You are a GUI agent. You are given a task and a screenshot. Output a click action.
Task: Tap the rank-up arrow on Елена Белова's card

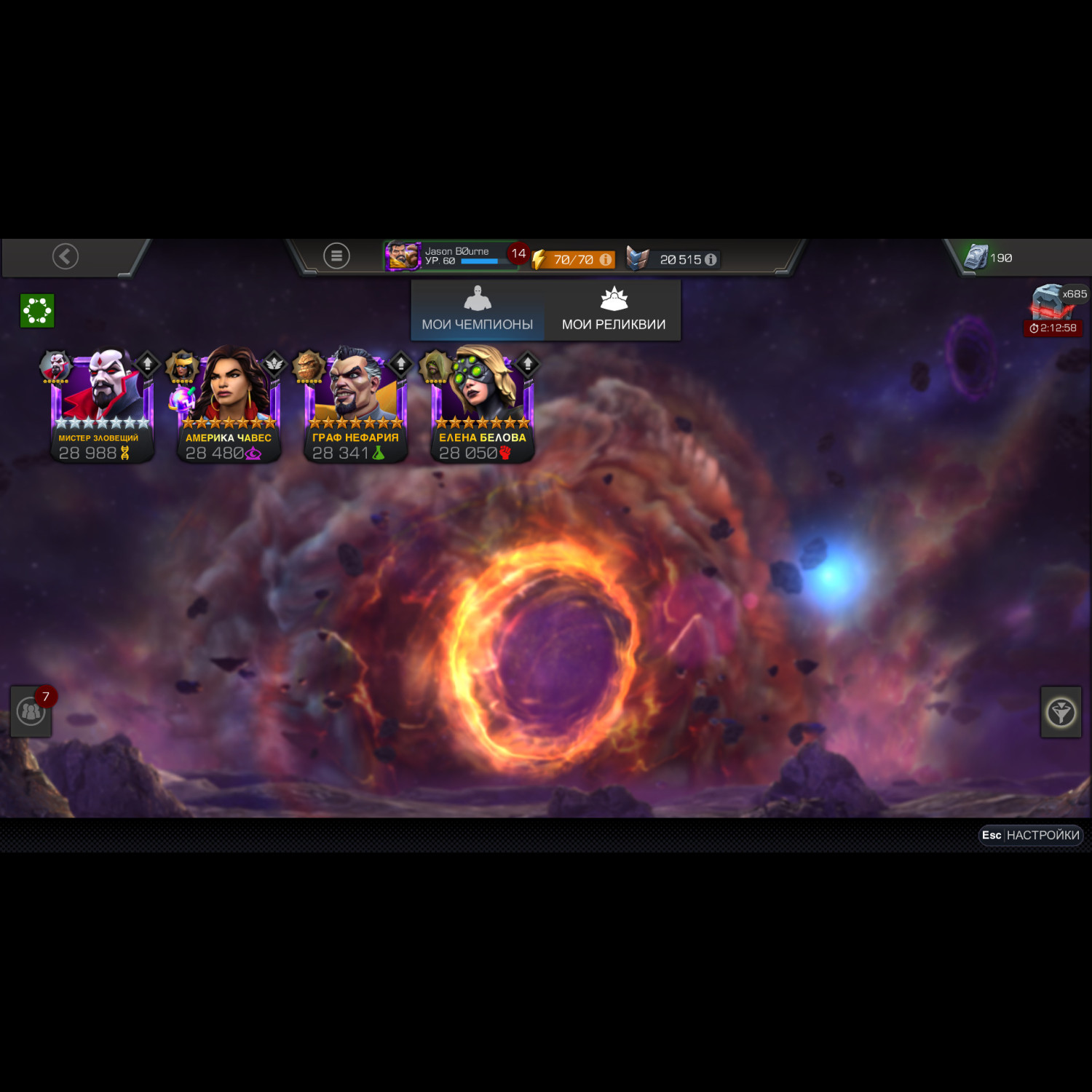pyautogui.click(x=527, y=363)
